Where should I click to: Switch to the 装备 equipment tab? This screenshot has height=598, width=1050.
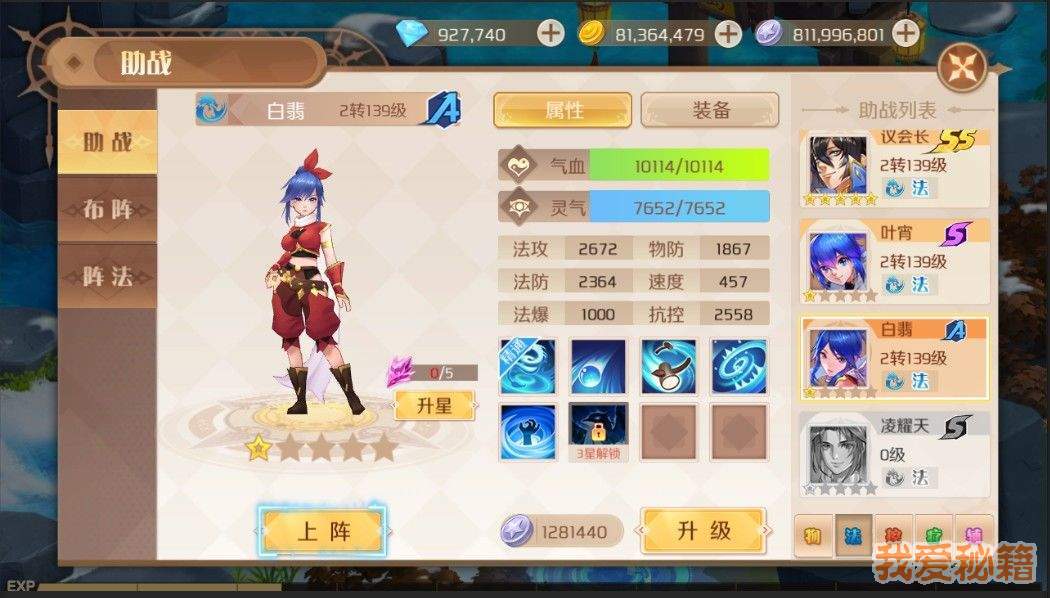pos(710,110)
